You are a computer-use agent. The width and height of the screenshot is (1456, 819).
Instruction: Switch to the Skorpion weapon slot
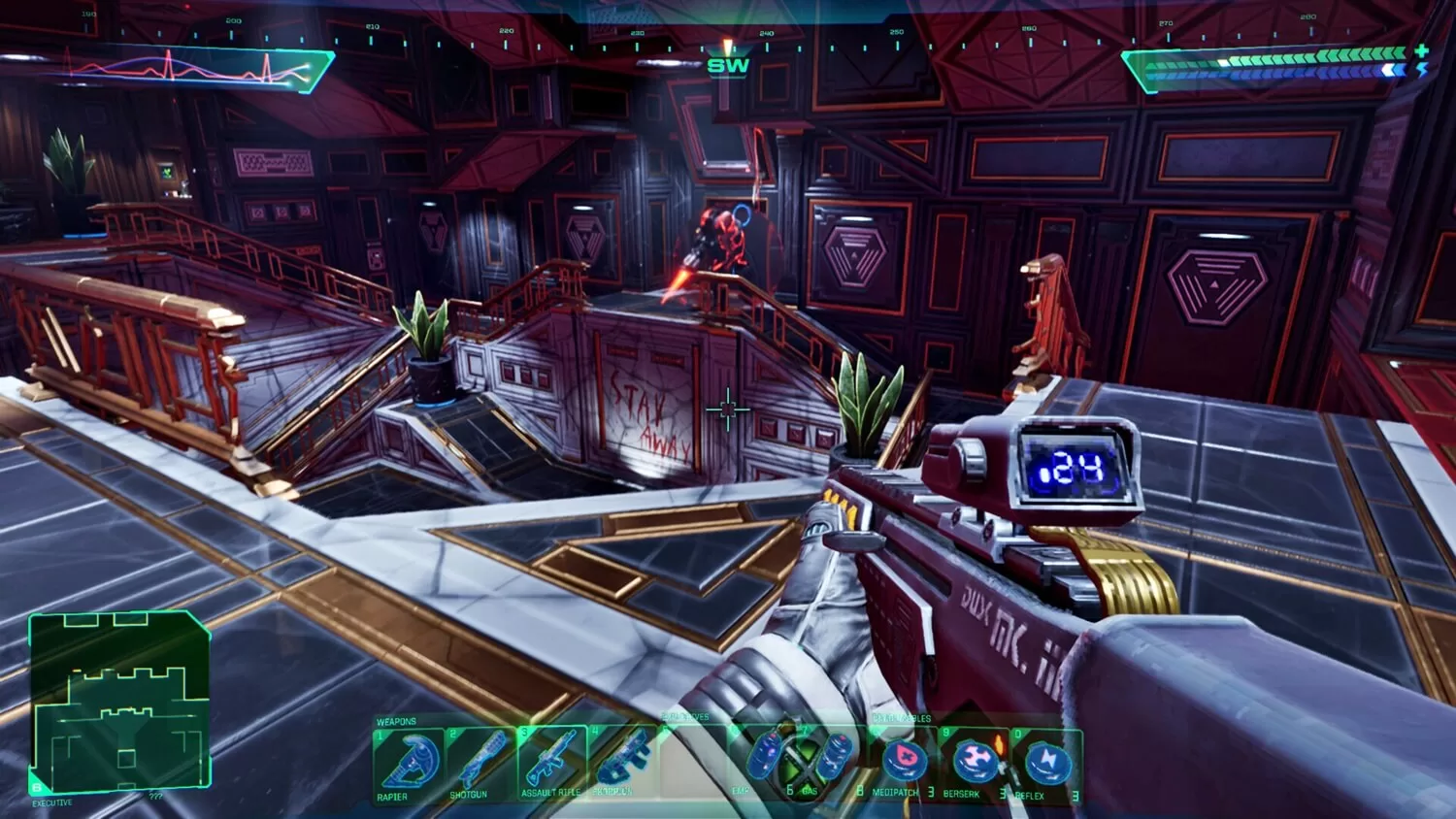tap(621, 762)
